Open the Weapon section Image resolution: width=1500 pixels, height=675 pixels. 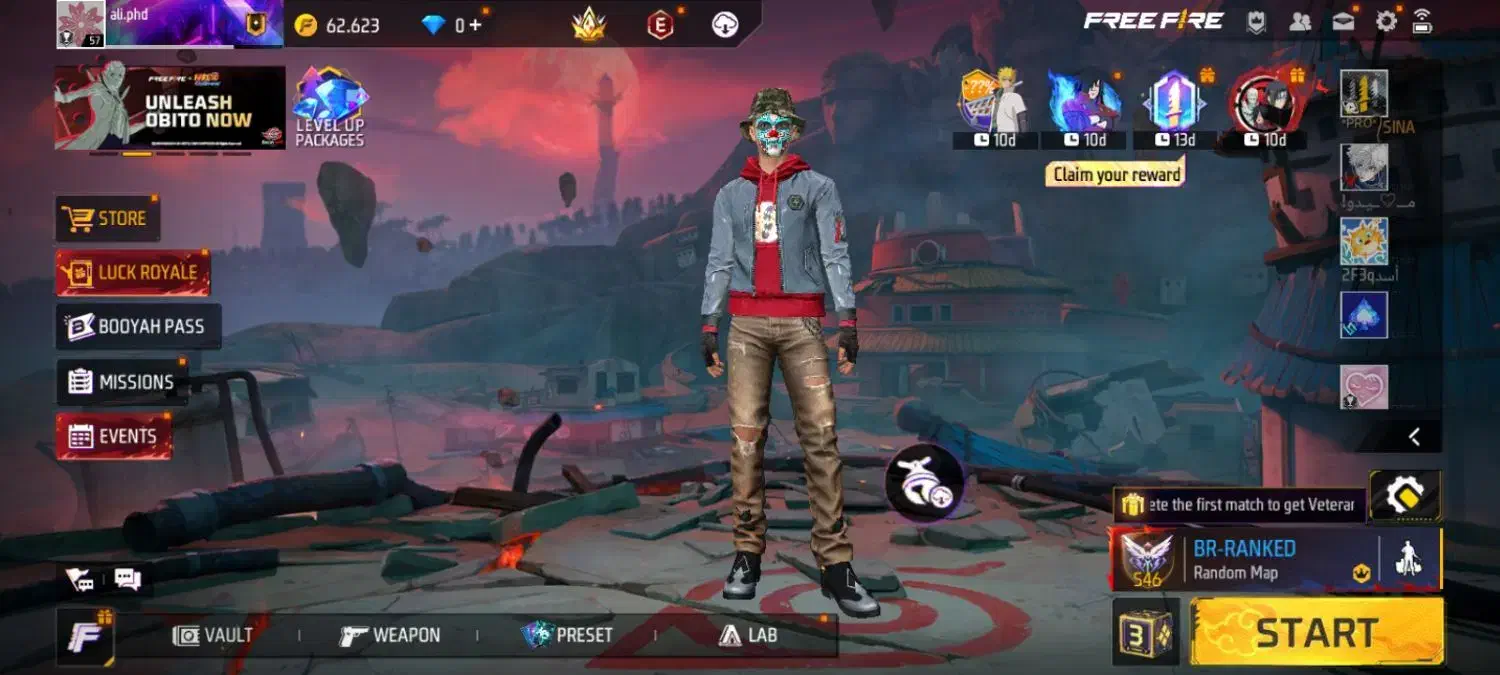click(390, 635)
